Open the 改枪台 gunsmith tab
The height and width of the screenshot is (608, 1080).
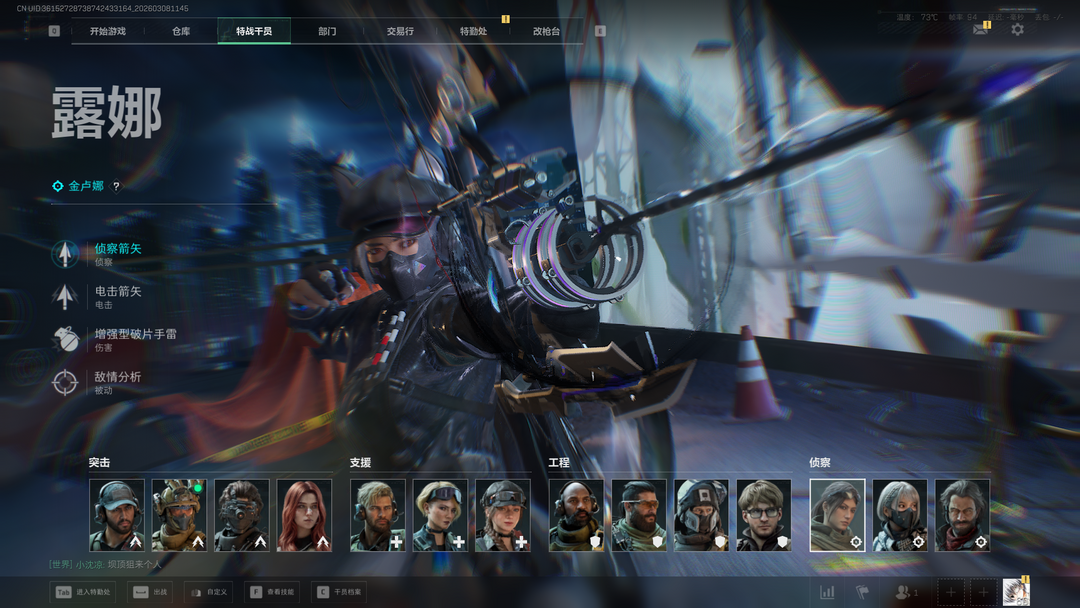point(546,31)
